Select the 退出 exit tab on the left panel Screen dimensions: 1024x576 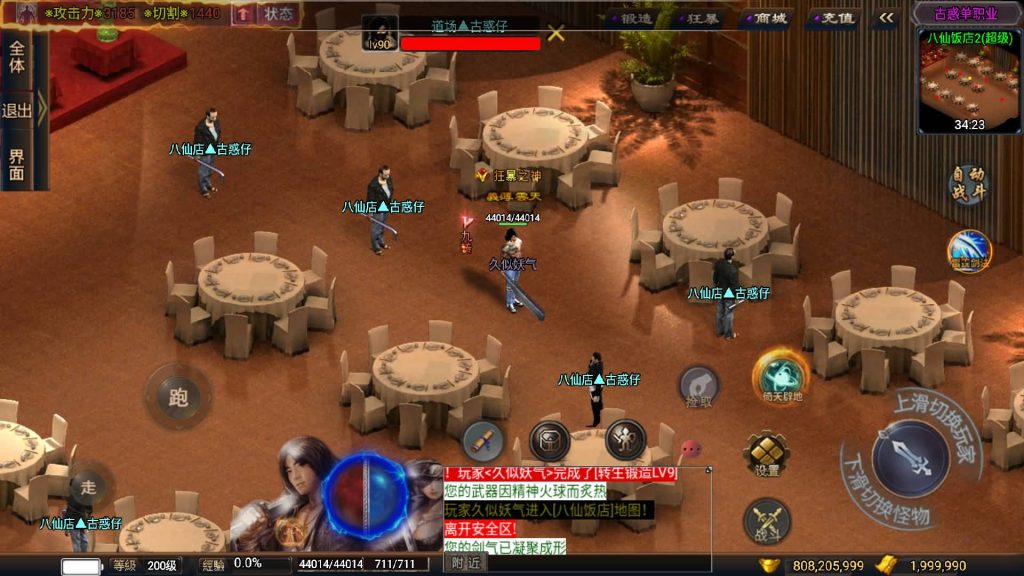[x=17, y=111]
